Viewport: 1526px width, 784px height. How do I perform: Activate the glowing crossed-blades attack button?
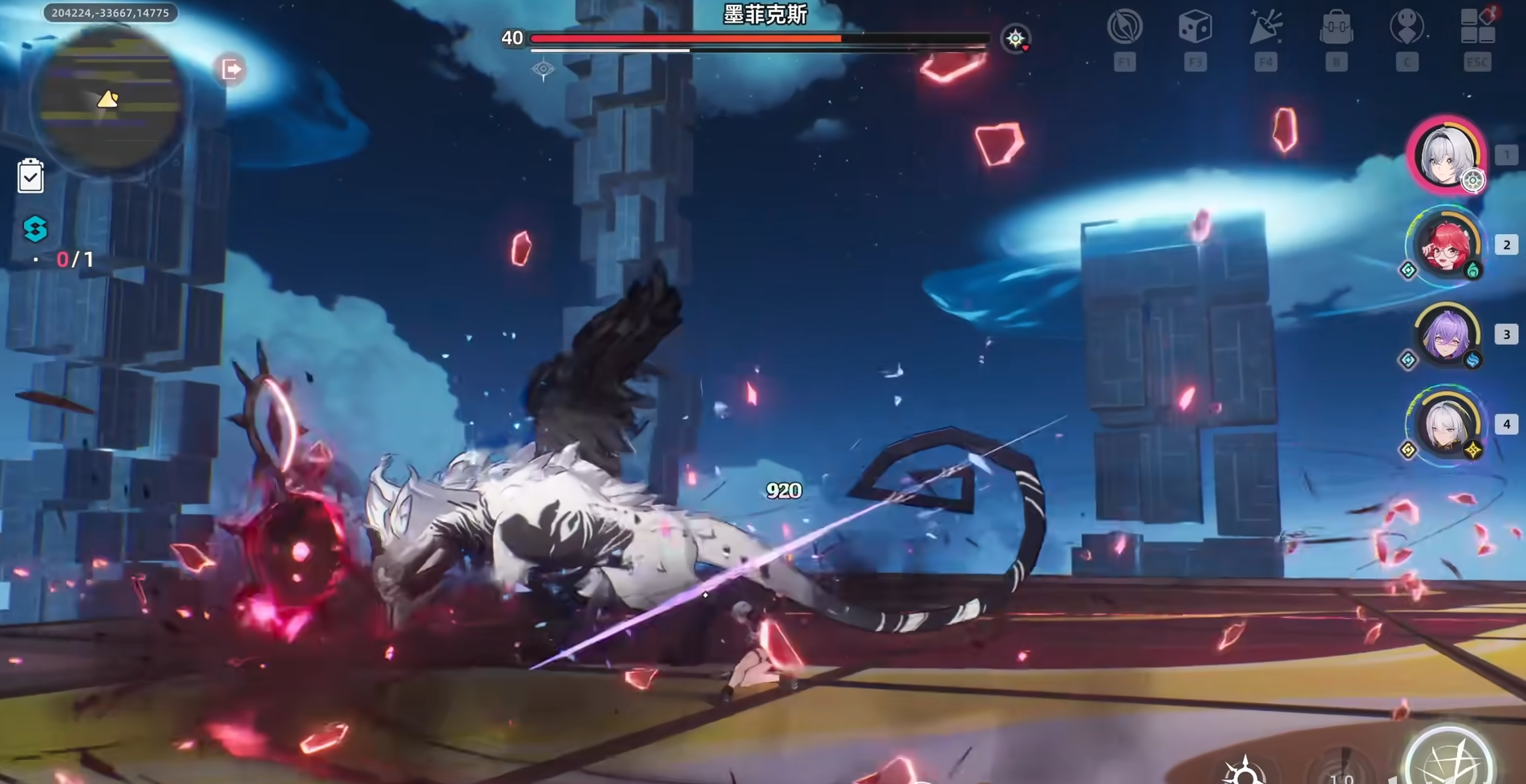[1450, 760]
